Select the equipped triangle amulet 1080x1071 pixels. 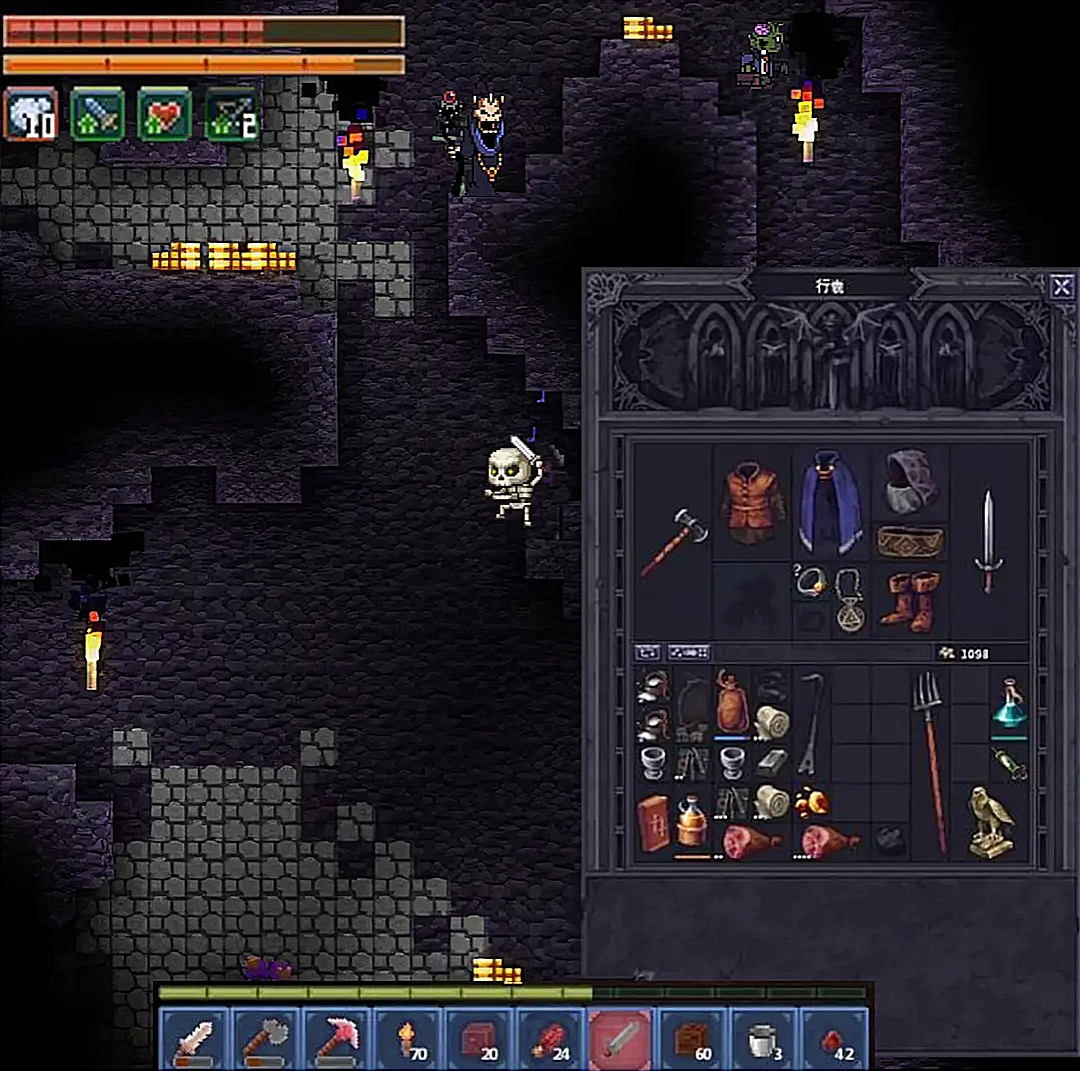851,600
